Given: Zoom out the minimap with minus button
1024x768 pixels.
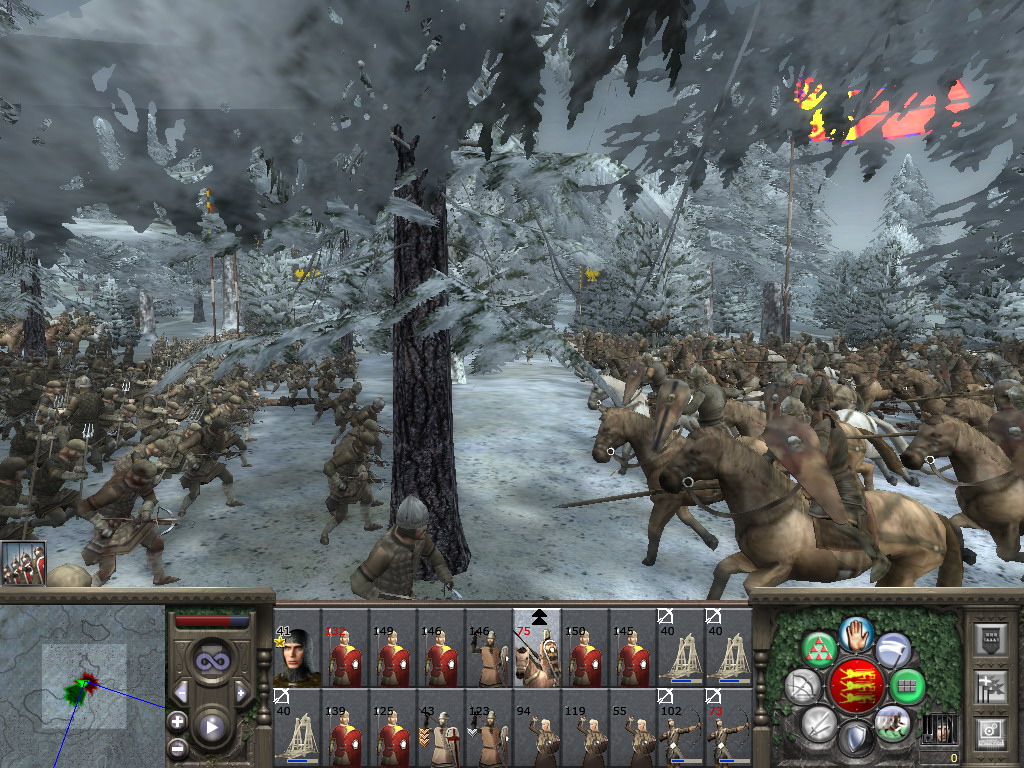Looking at the screenshot, I should tap(177, 746).
